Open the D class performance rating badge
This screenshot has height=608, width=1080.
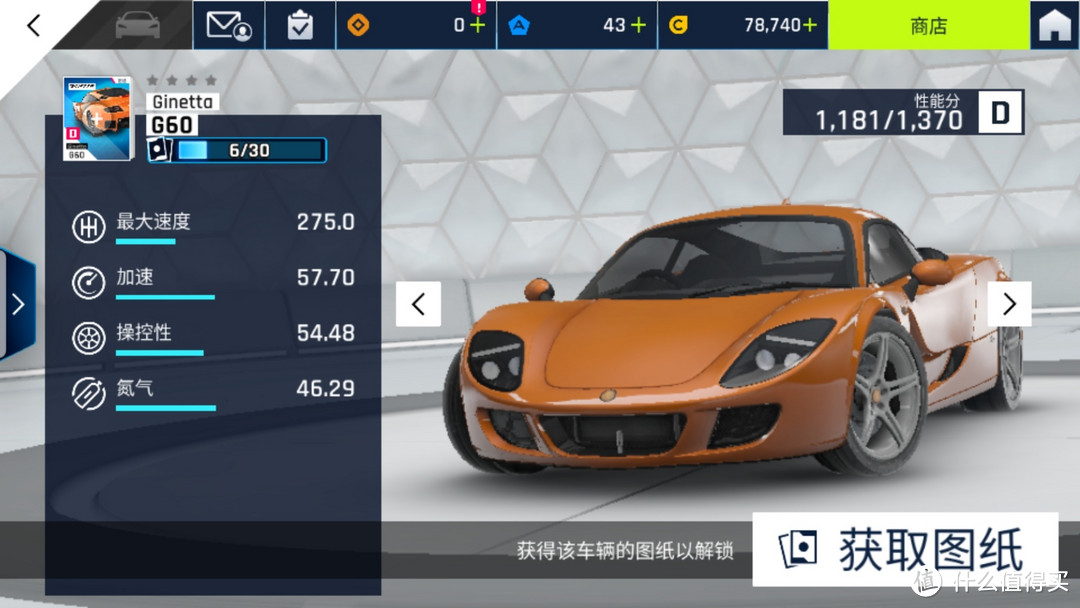coord(1000,113)
